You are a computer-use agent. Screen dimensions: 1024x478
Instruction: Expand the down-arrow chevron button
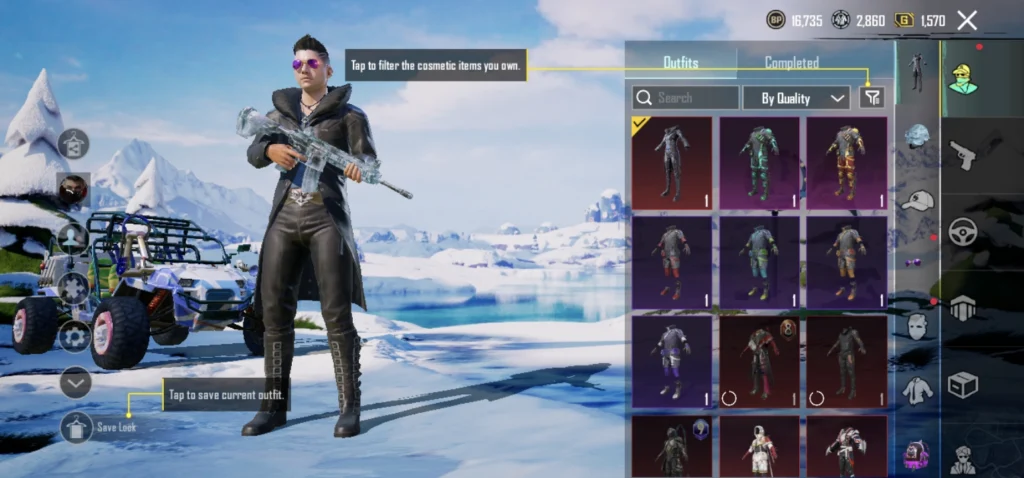[76, 382]
